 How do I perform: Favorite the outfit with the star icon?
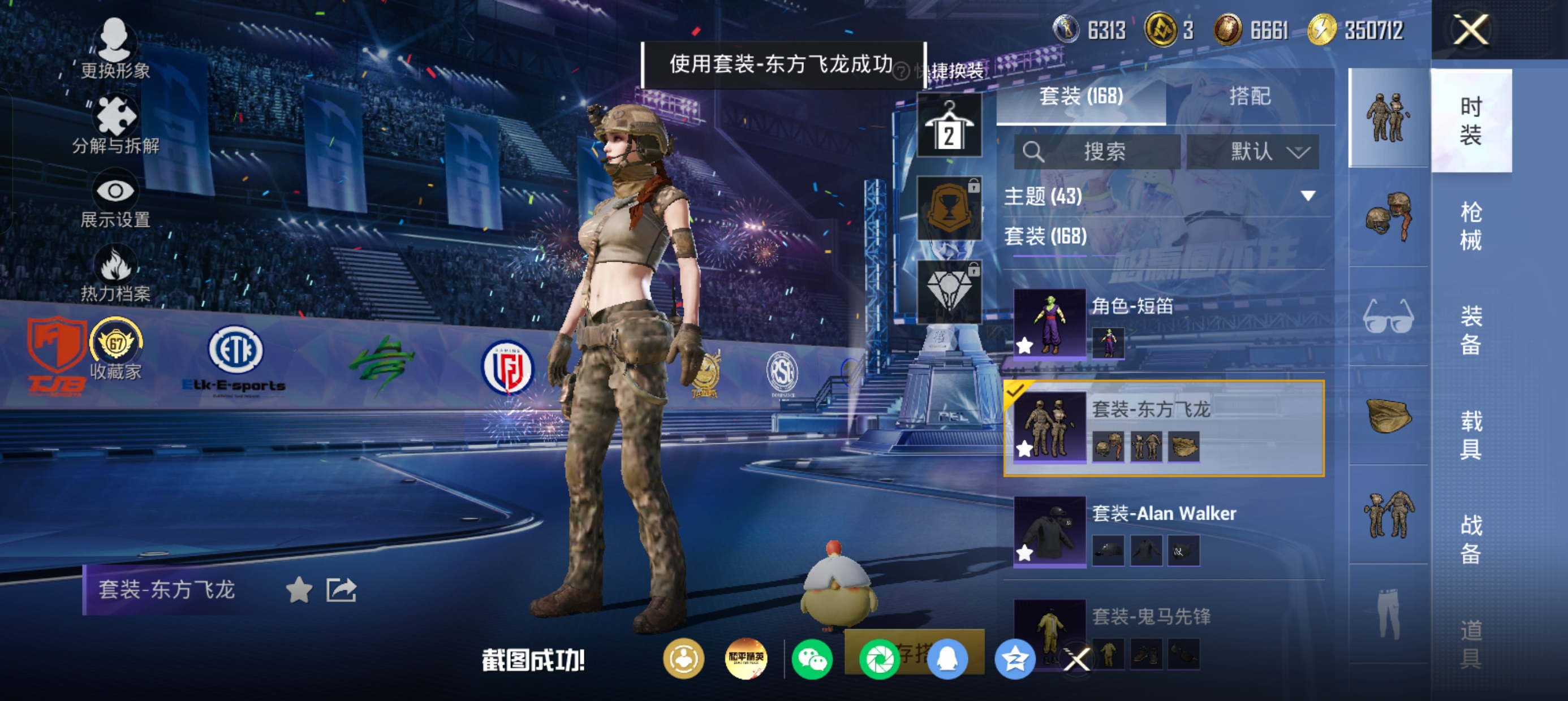point(299,590)
